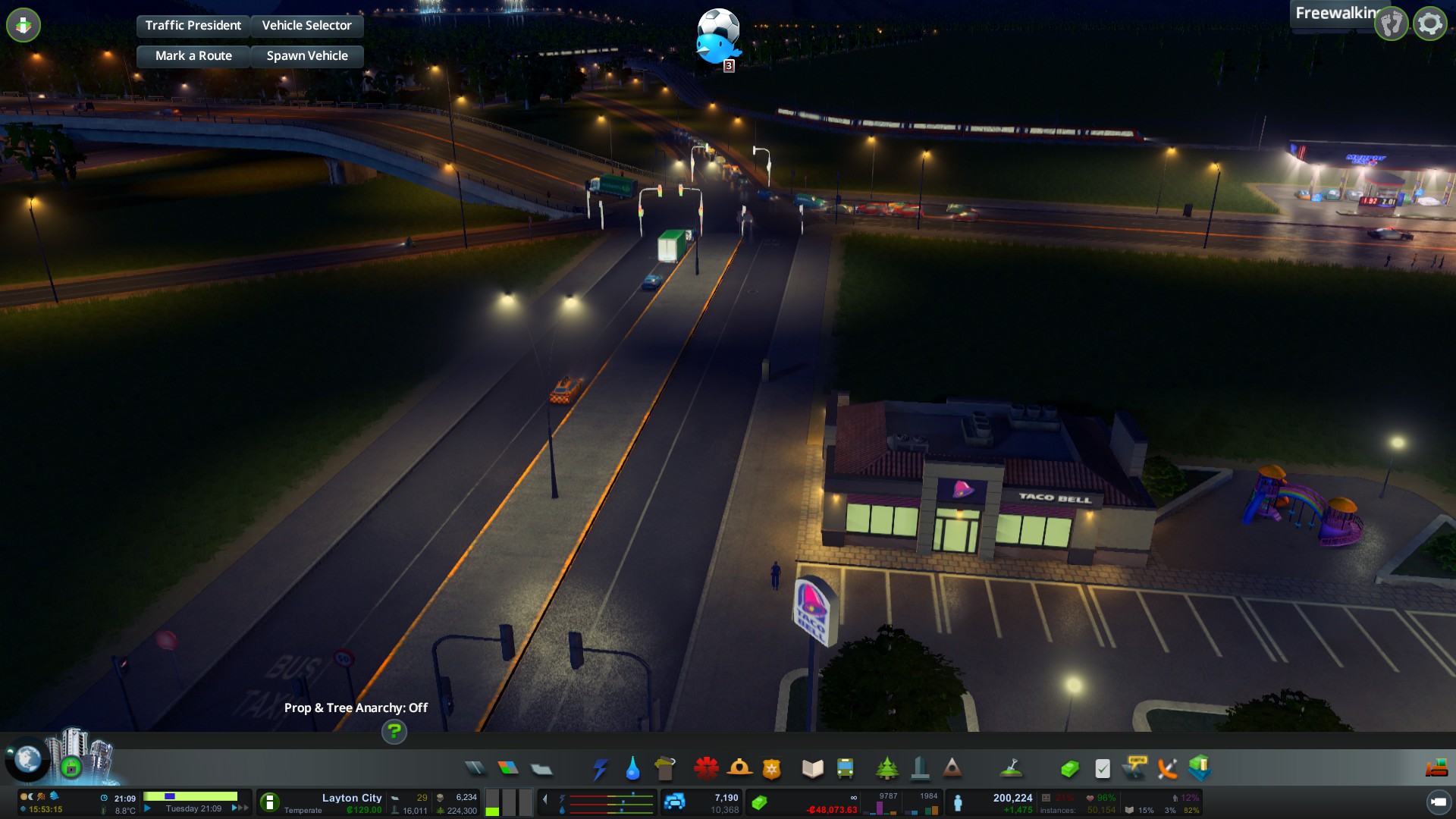The height and width of the screenshot is (819, 1456).
Task: Select the Garbage bin menu
Action: point(665,768)
